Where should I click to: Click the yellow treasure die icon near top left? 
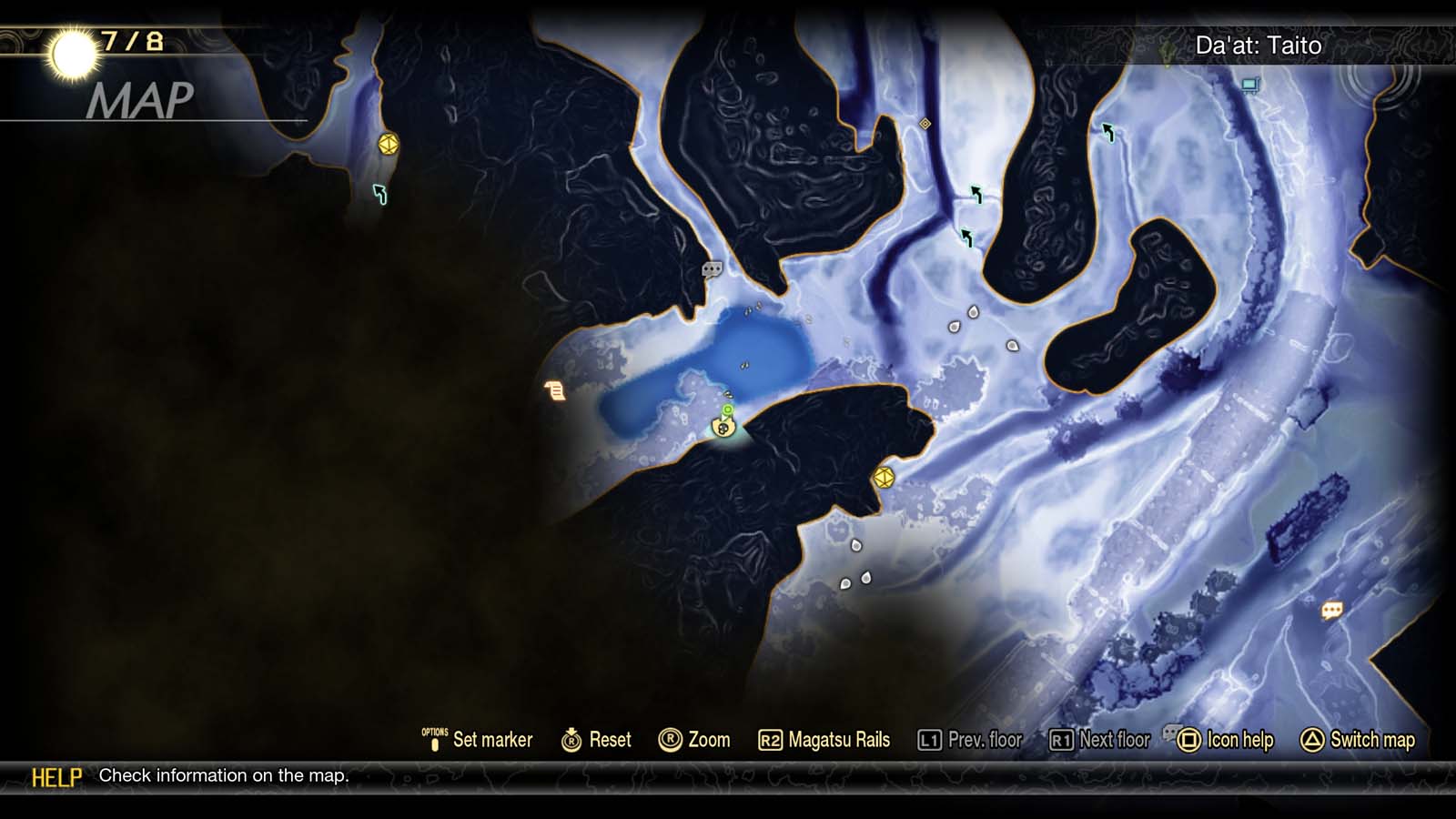tap(388, 144)
